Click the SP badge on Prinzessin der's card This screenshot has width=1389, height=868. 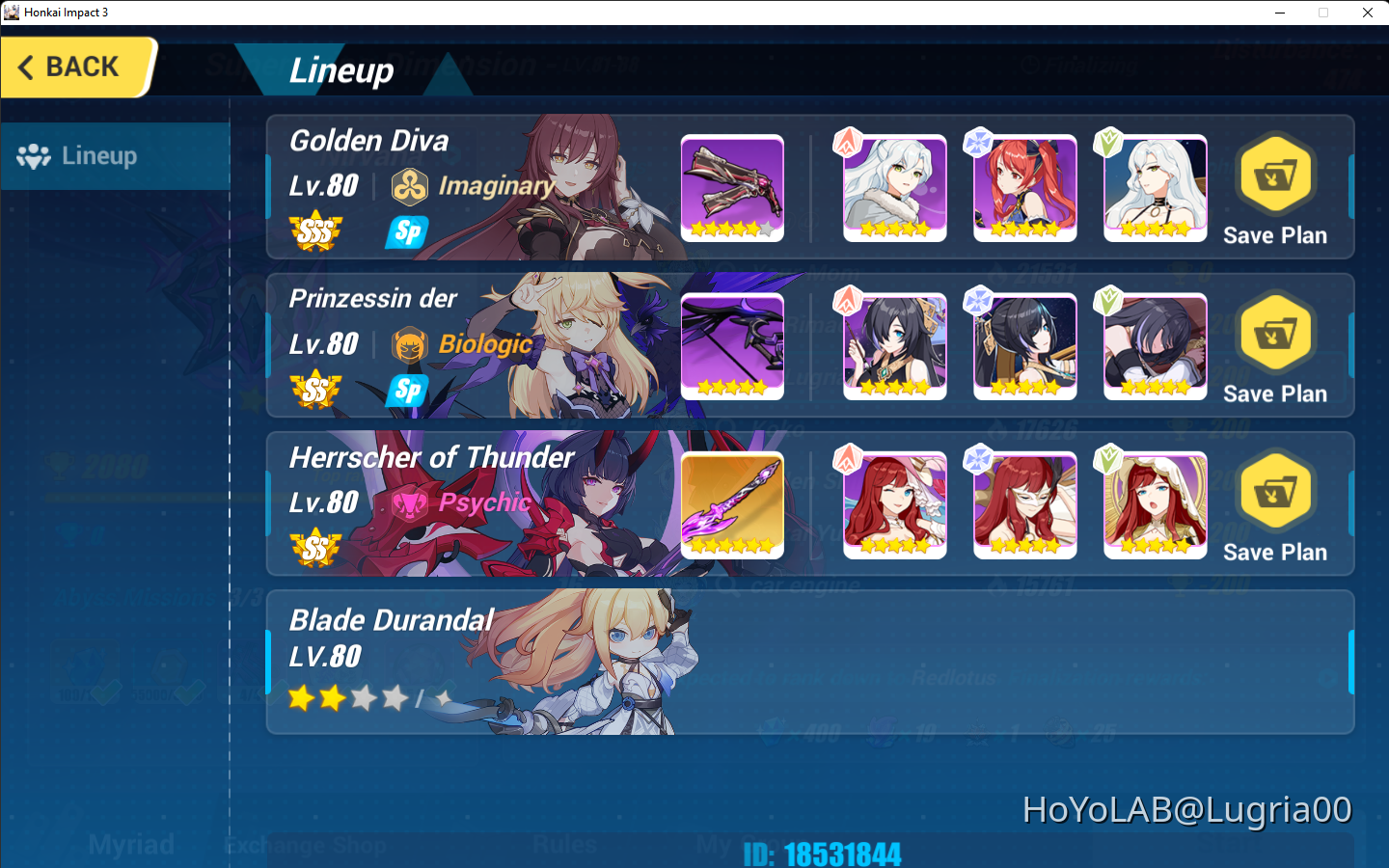point(406,392)
